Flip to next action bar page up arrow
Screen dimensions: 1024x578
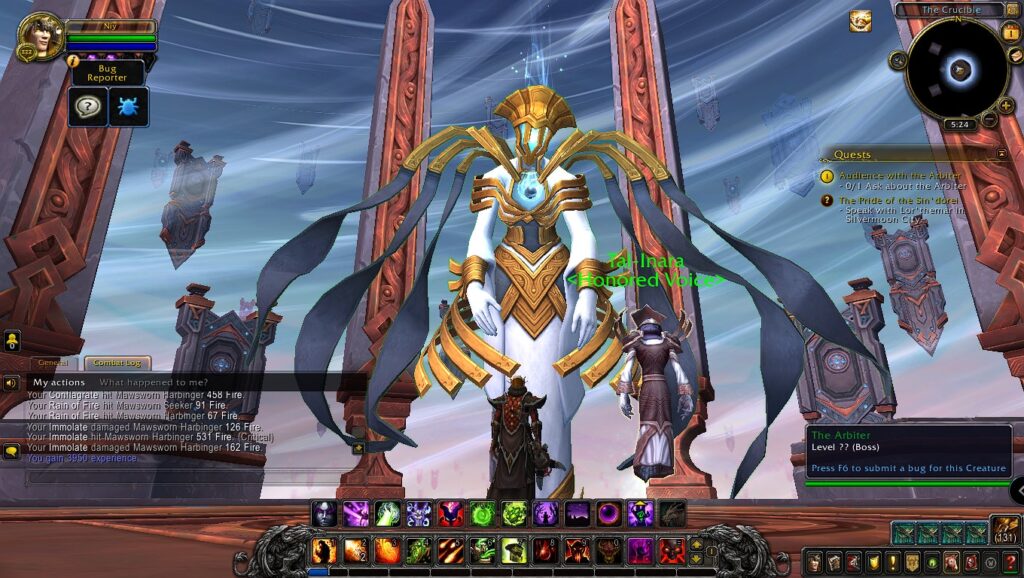pos(697,544)
